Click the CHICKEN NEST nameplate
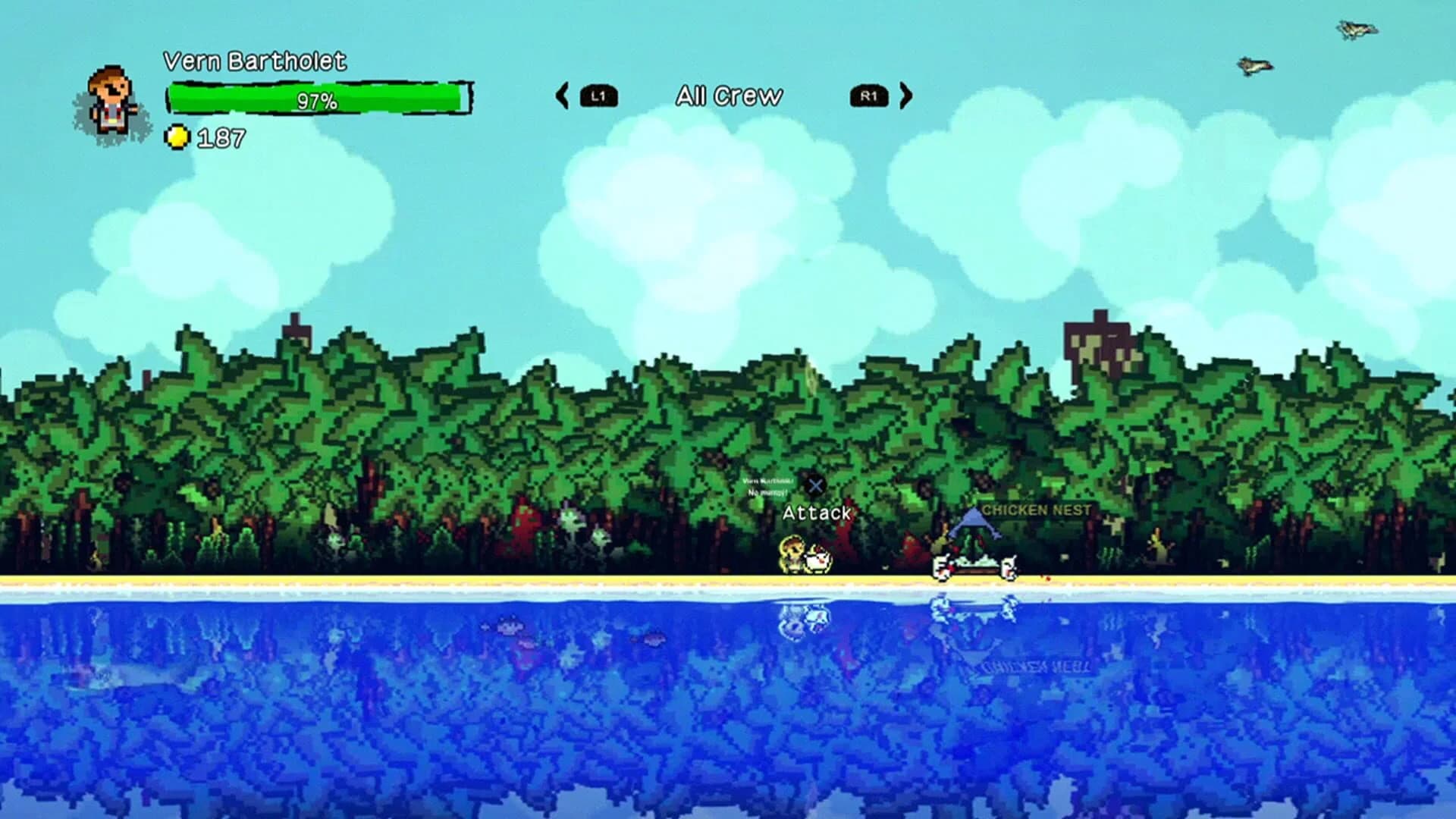This screenshot has height=819, width=1456. coord(1036,510)
